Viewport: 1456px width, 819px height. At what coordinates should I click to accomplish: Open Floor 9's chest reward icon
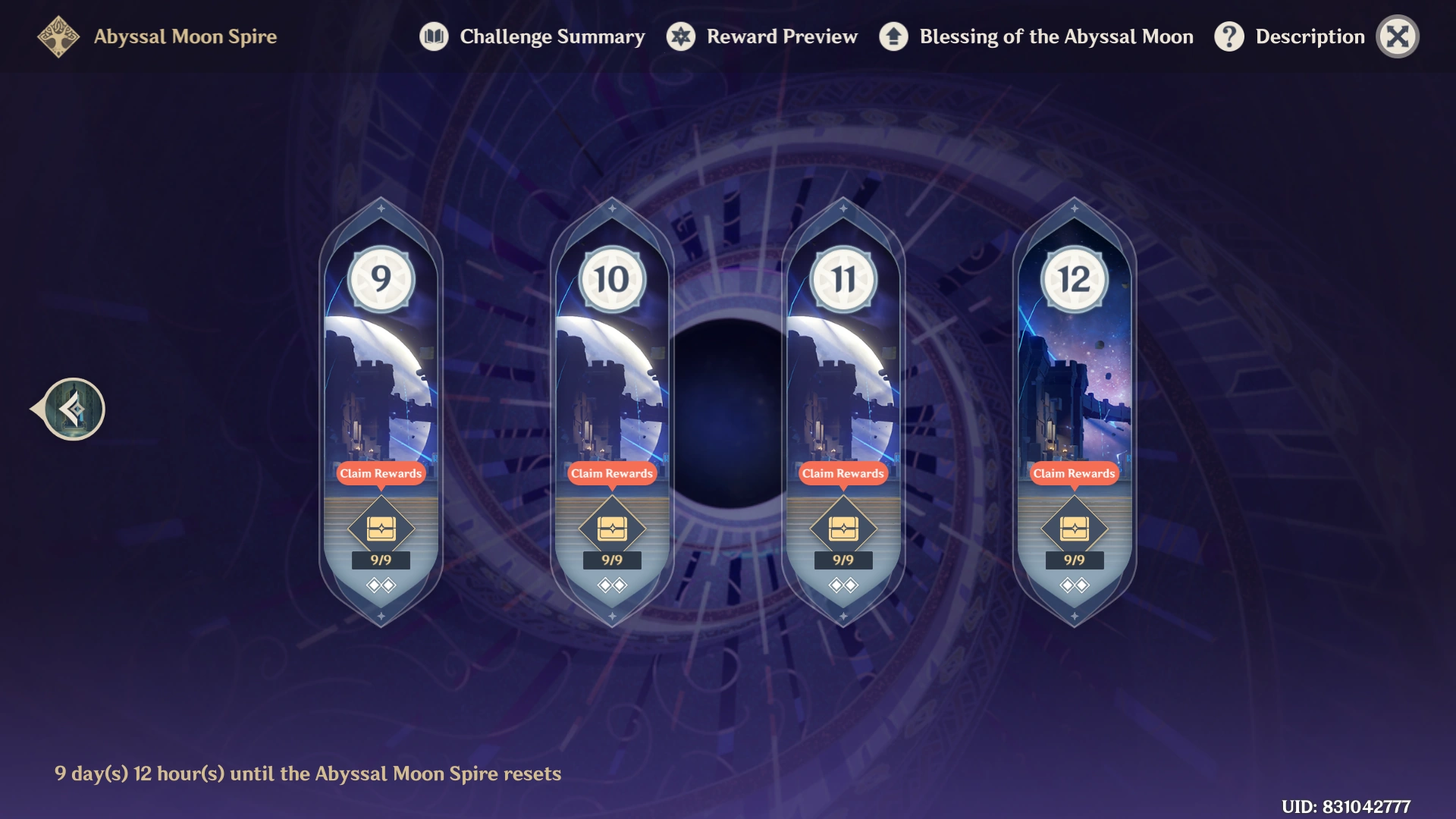(380, 529)
